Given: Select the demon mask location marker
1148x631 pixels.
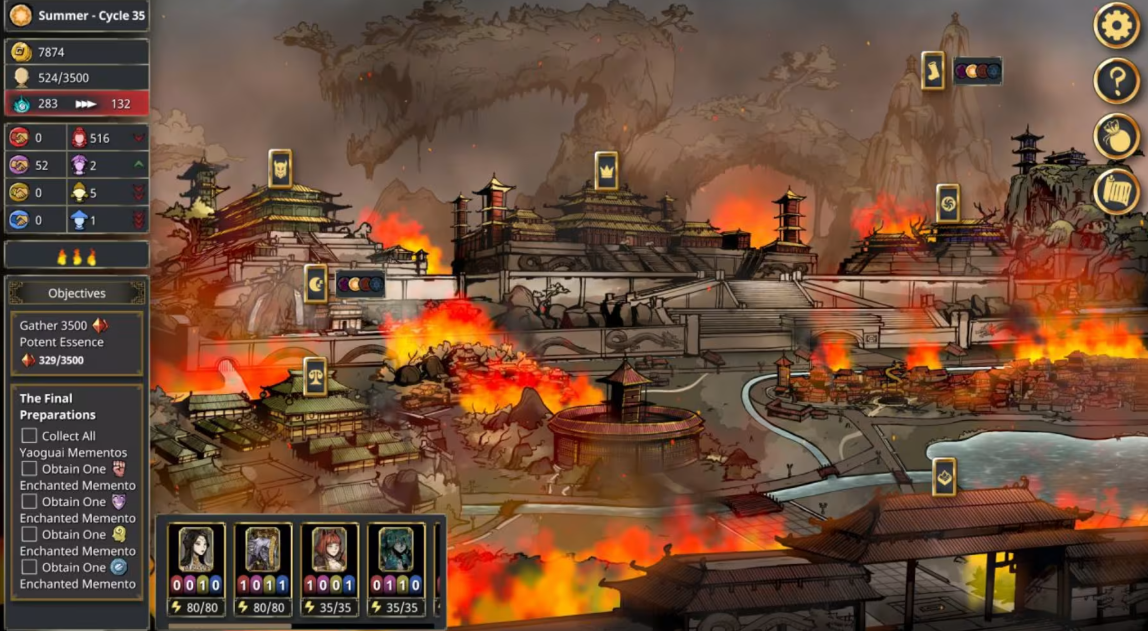Looking at the screenshot, I should pyautogui.click(x=280, y=169).
